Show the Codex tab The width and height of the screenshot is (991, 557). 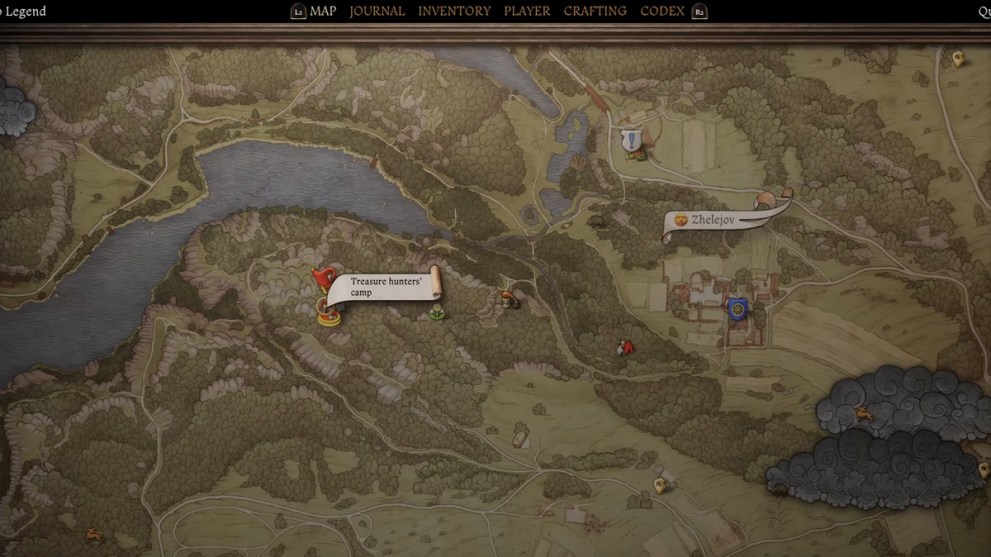click(x=662, y=11)
